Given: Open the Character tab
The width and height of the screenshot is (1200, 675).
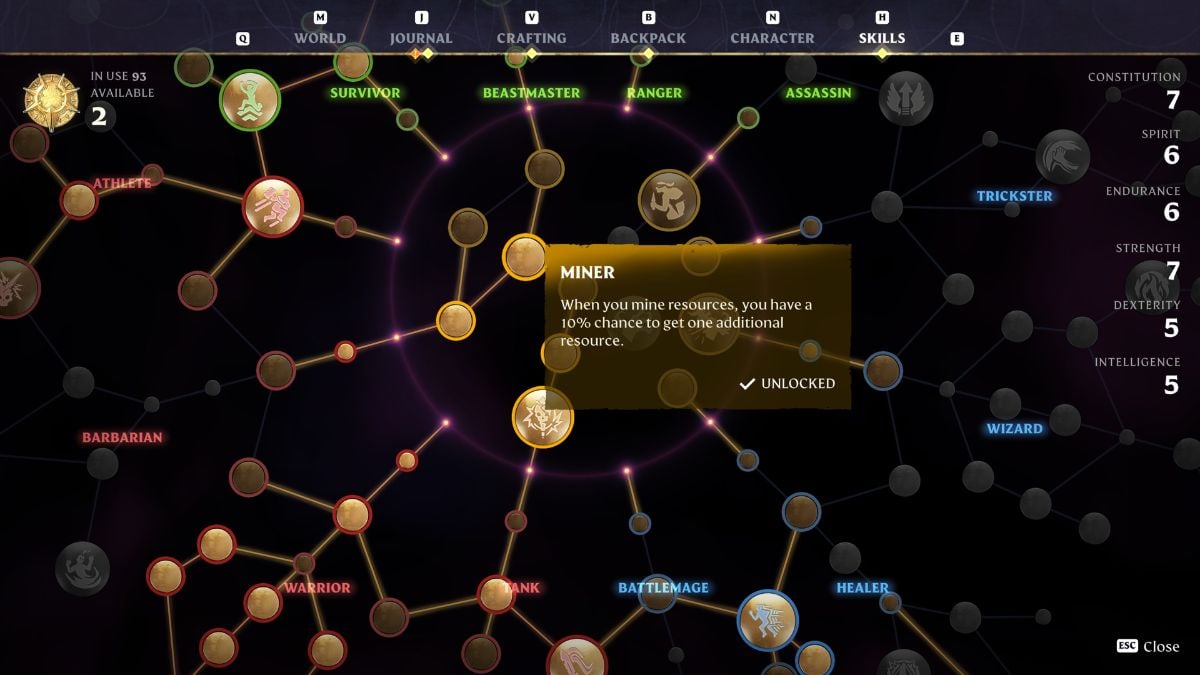Looking at the screenshot, I should pos(772,38).
